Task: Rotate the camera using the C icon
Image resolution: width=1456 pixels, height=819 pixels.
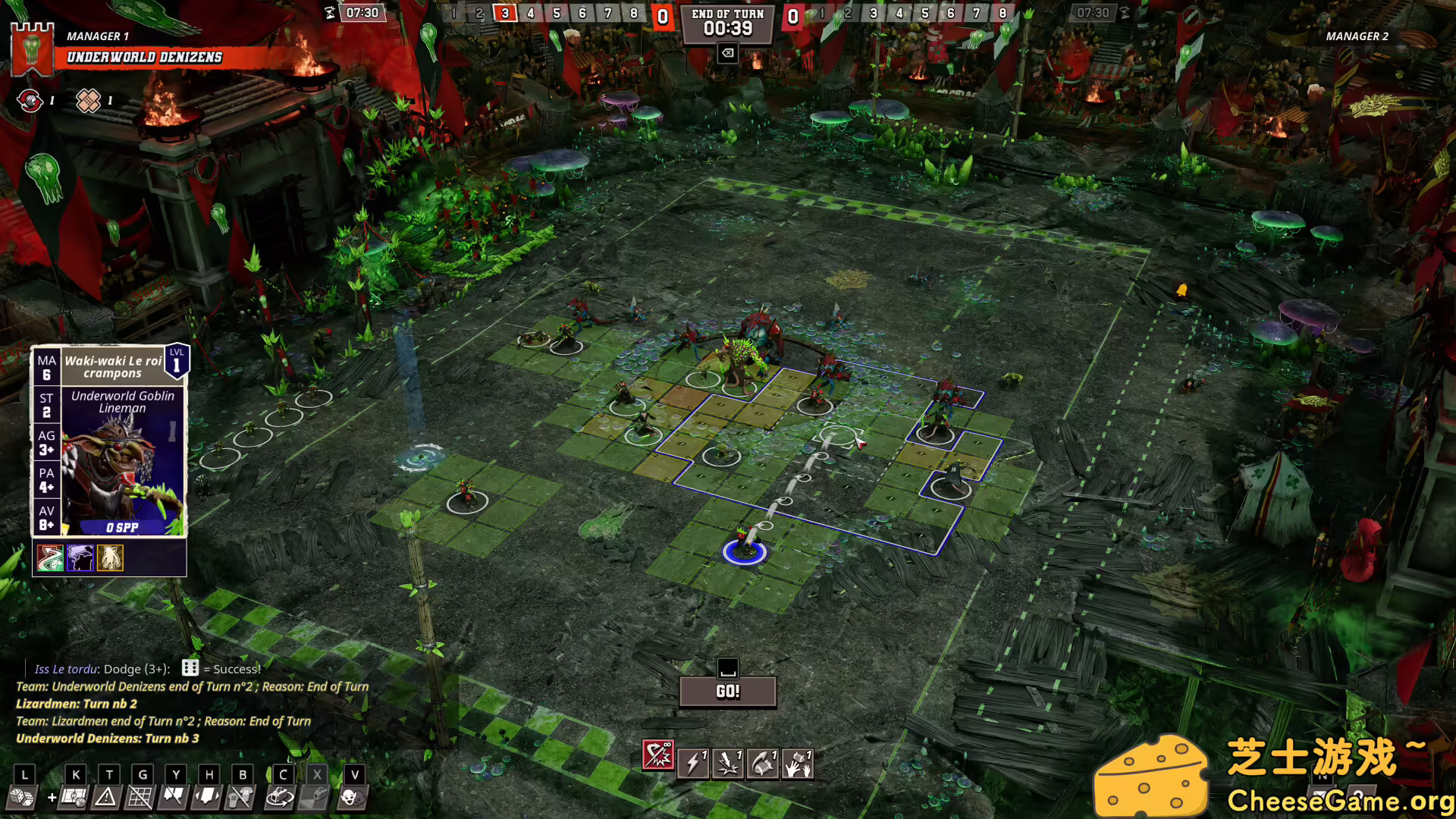Action: pos(279,798)
